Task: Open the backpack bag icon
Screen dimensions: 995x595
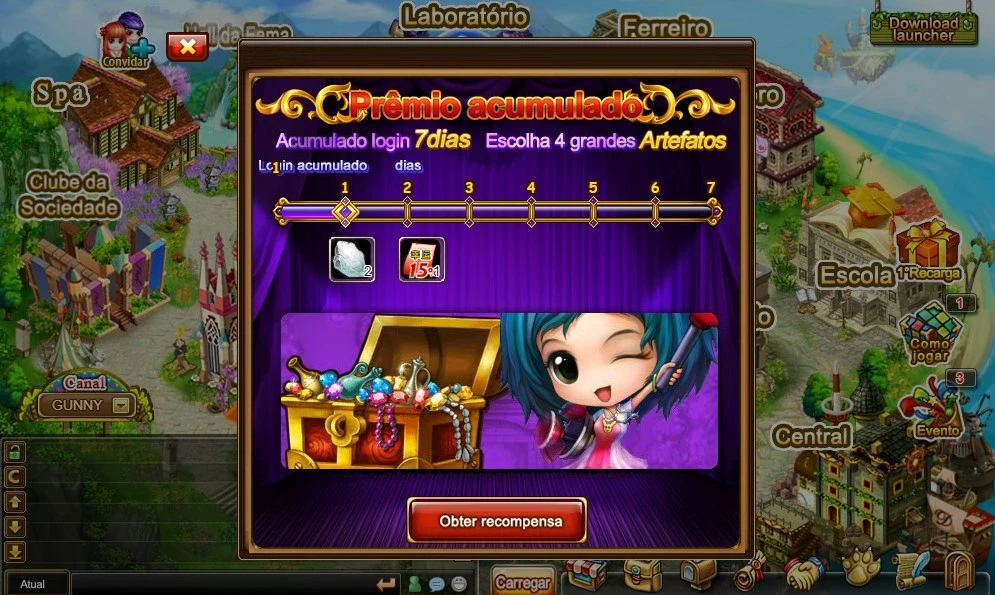Action: [642, 574]
